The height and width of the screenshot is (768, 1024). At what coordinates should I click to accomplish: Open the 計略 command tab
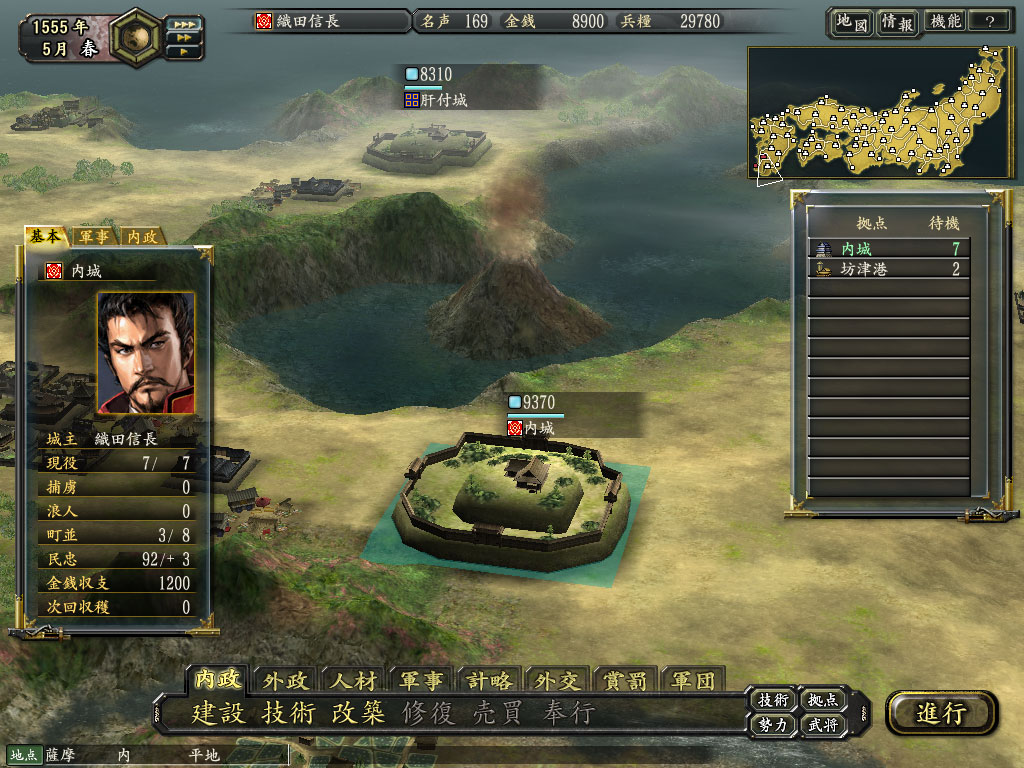coord(490,681)
